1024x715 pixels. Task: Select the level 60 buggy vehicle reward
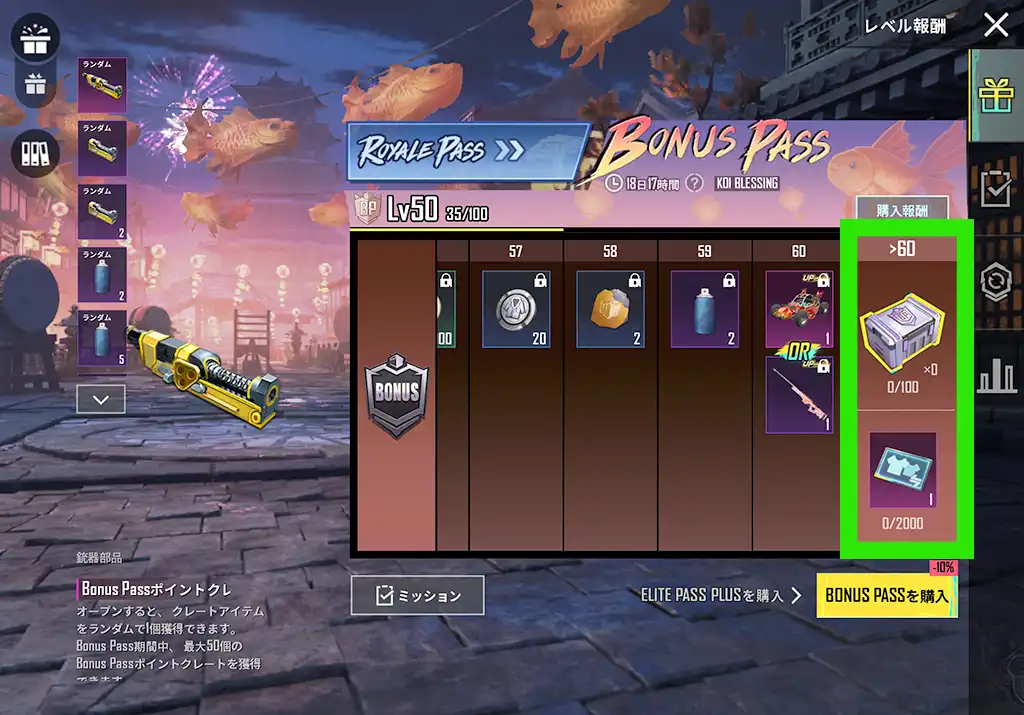pos(798,309)
